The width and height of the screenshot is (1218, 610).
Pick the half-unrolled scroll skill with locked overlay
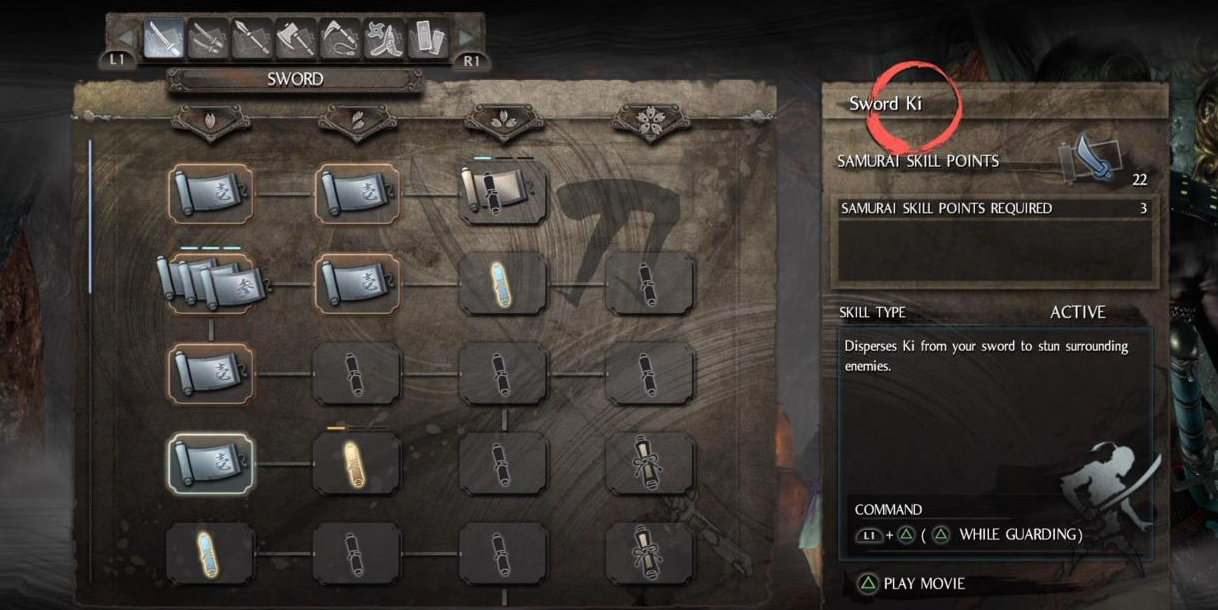coord(503,193)
